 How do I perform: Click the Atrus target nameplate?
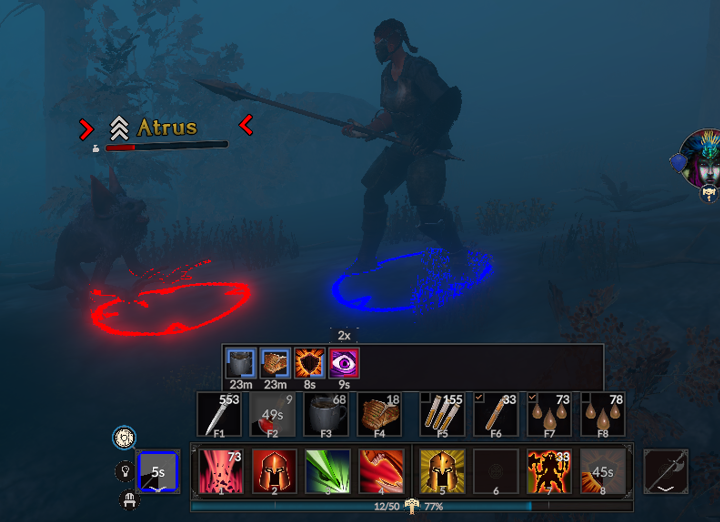point(166,127)
